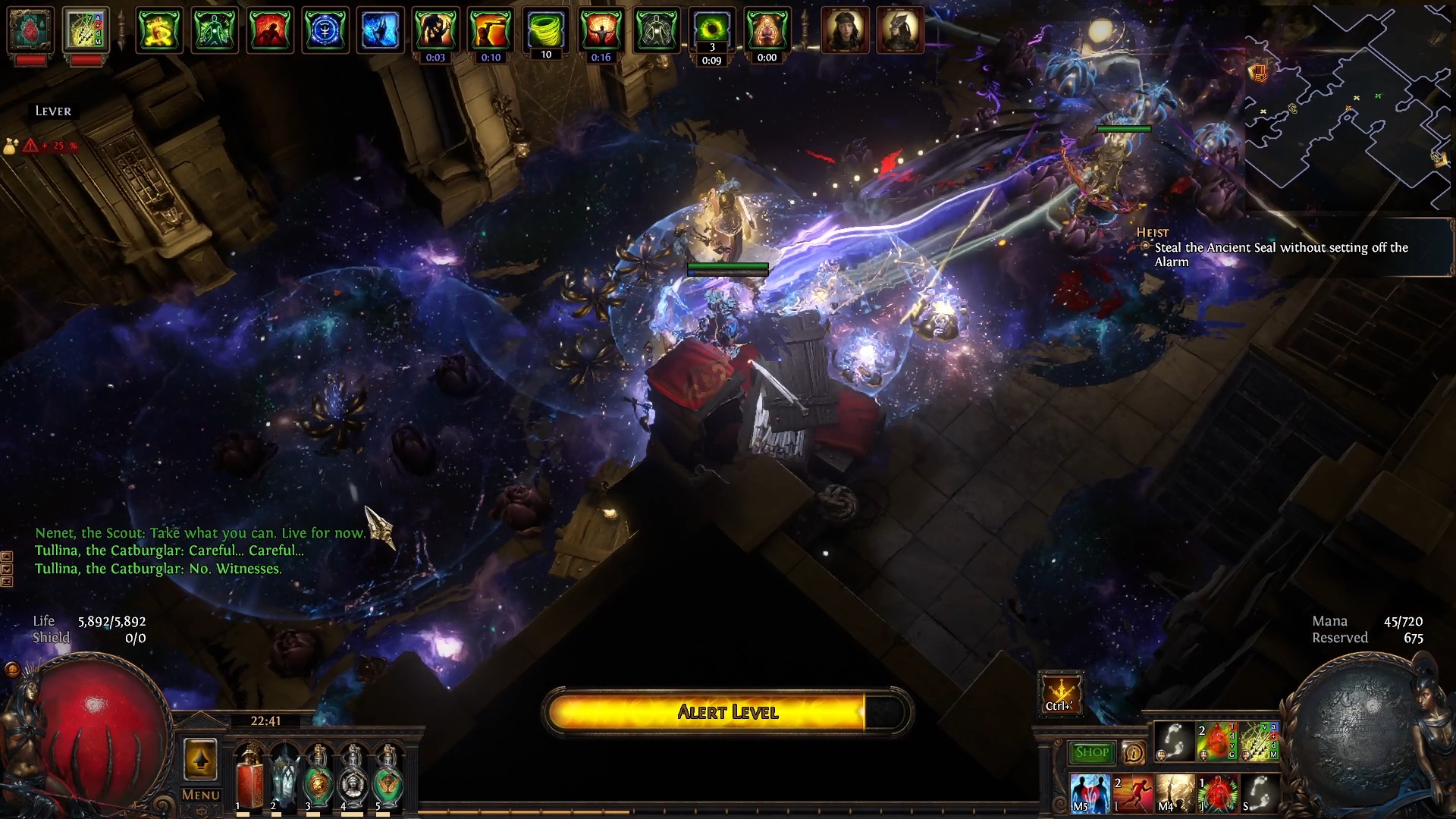Use the red life flask

249,775
